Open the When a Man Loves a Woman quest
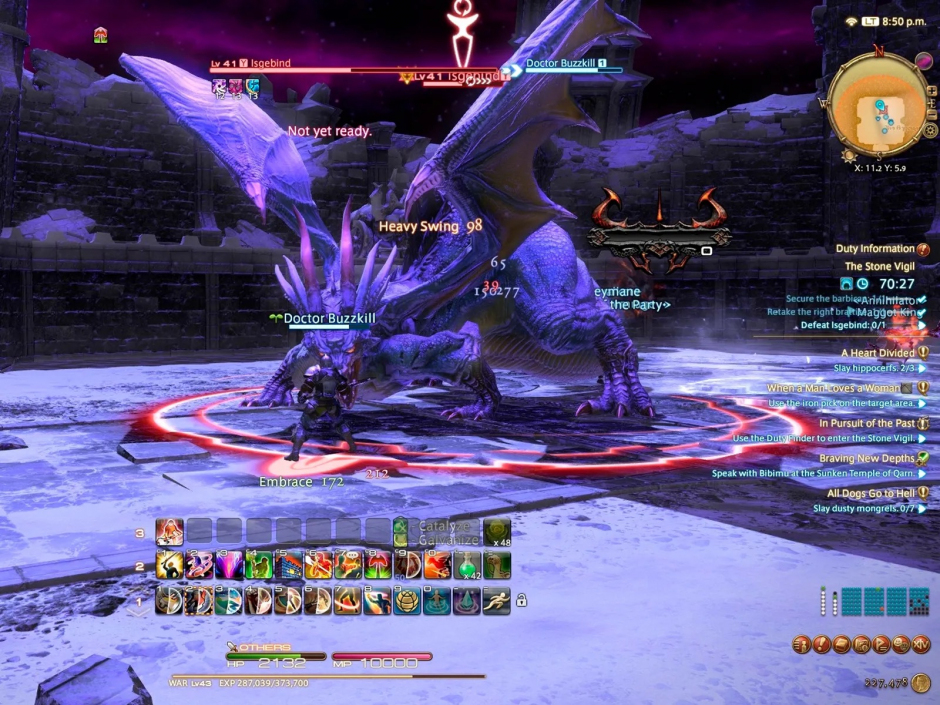This screenshot has height=705, width=940. [x=833, y=388]
